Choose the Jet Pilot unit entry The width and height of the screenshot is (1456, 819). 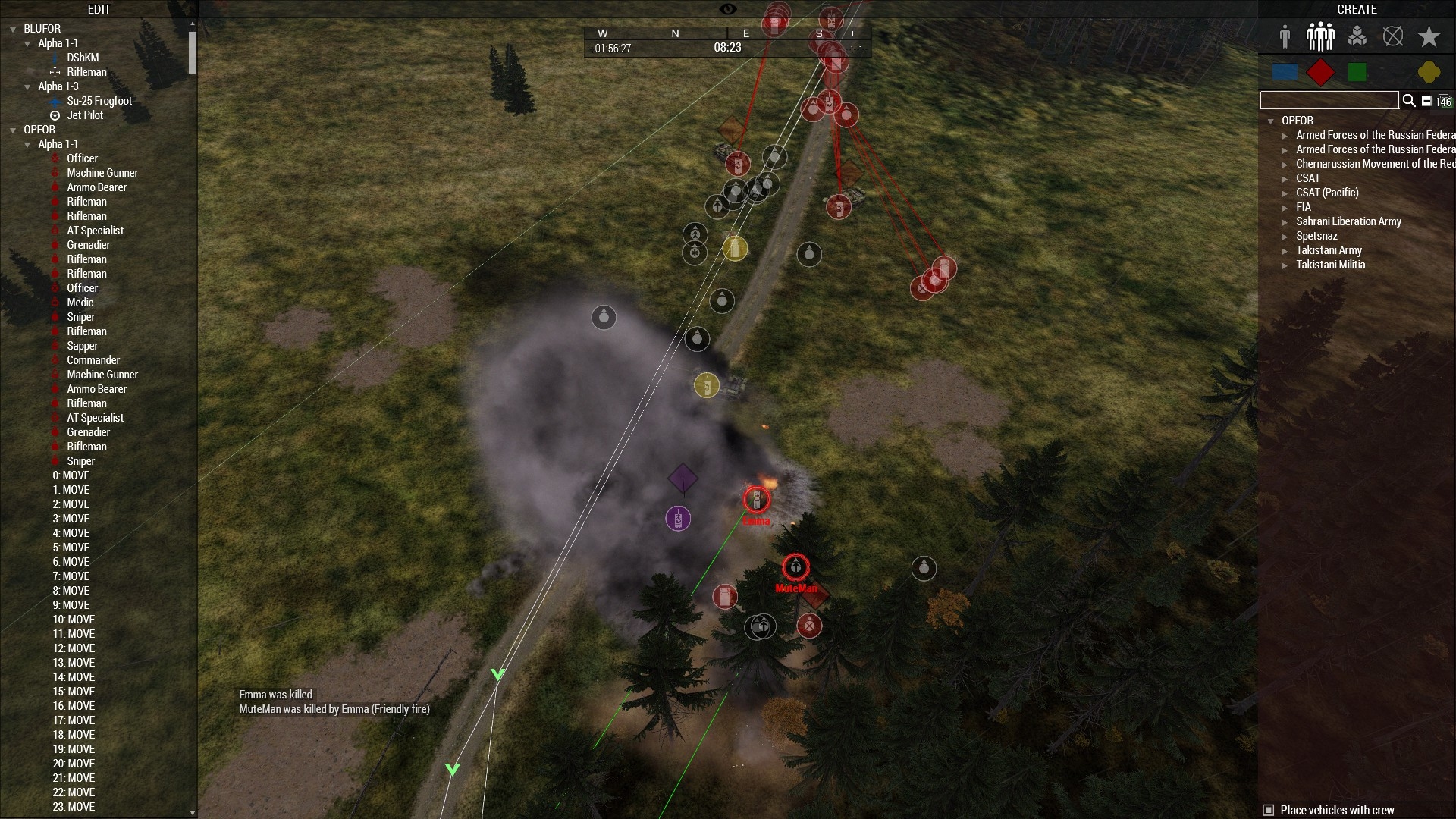tap(85, 115)
